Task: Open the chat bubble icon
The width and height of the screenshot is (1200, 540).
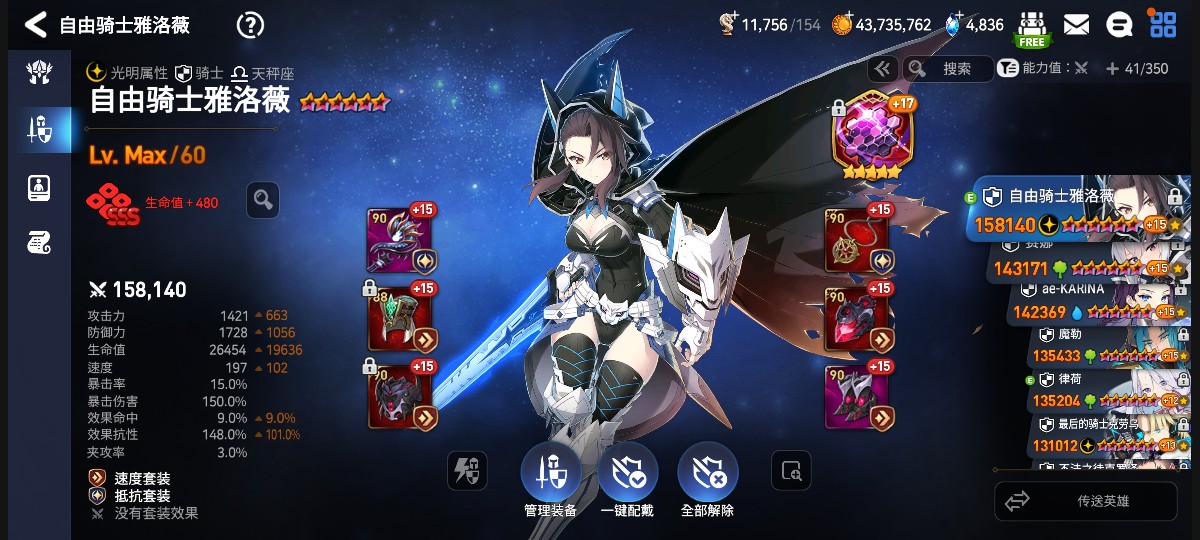Action: tap(1119, 24)
